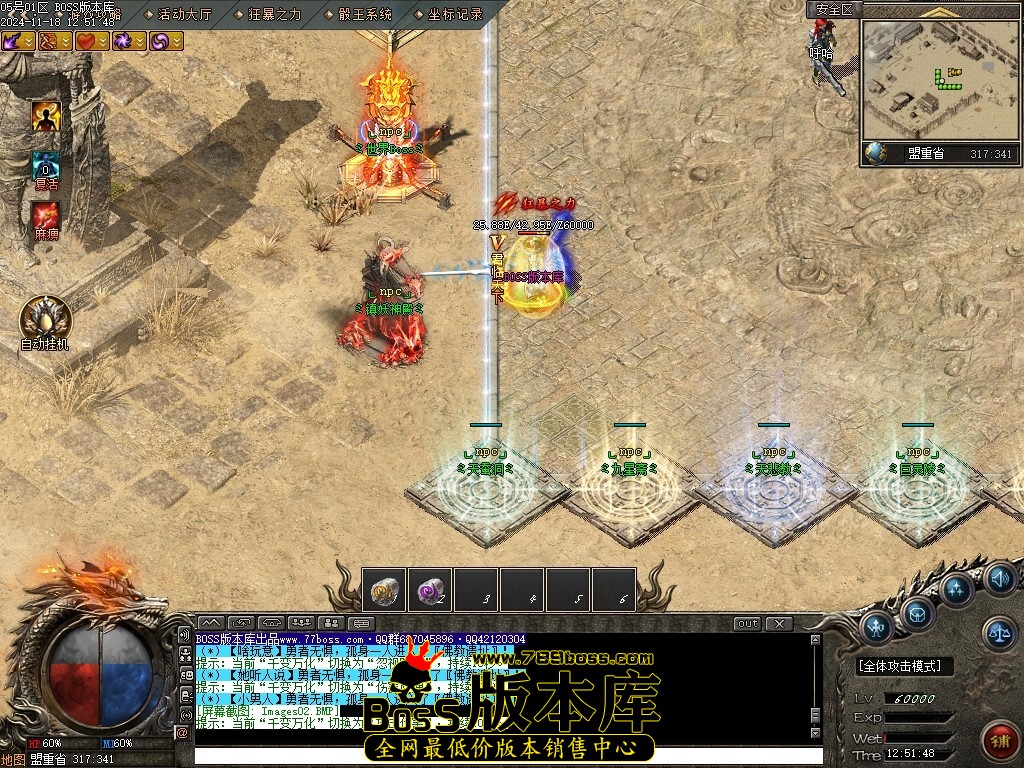Toggle the sound speaker button

(999, 578)
